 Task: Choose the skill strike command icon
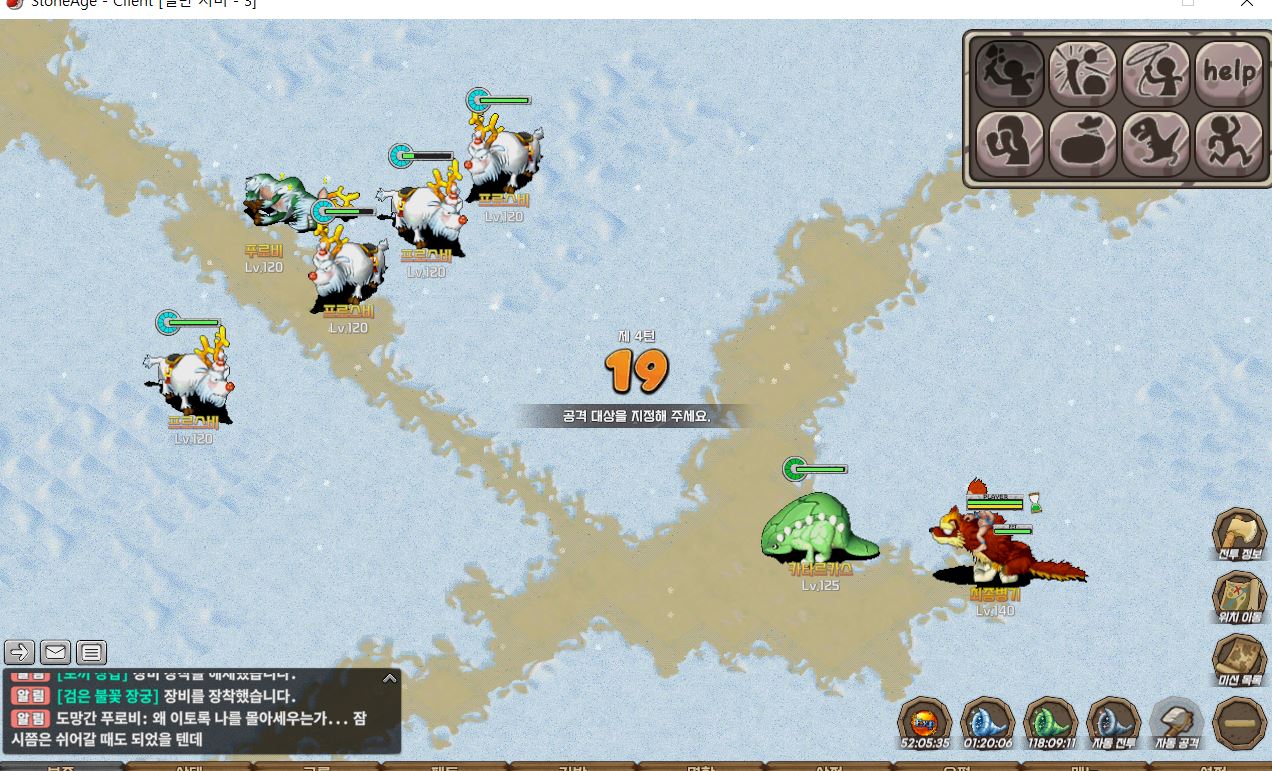[x=1082, y=72]
